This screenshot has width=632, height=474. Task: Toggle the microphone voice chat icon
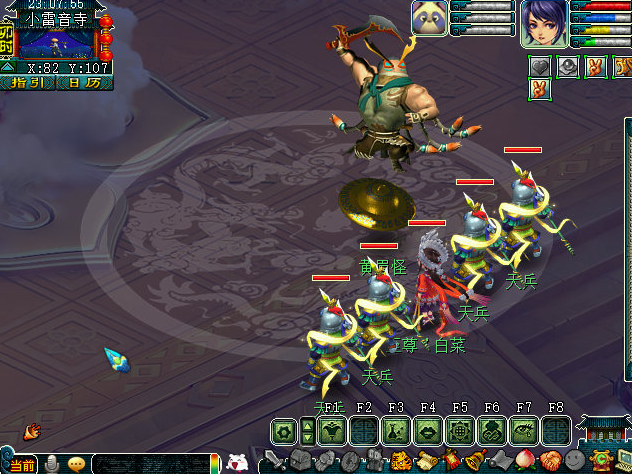click(x=51, y=464)
